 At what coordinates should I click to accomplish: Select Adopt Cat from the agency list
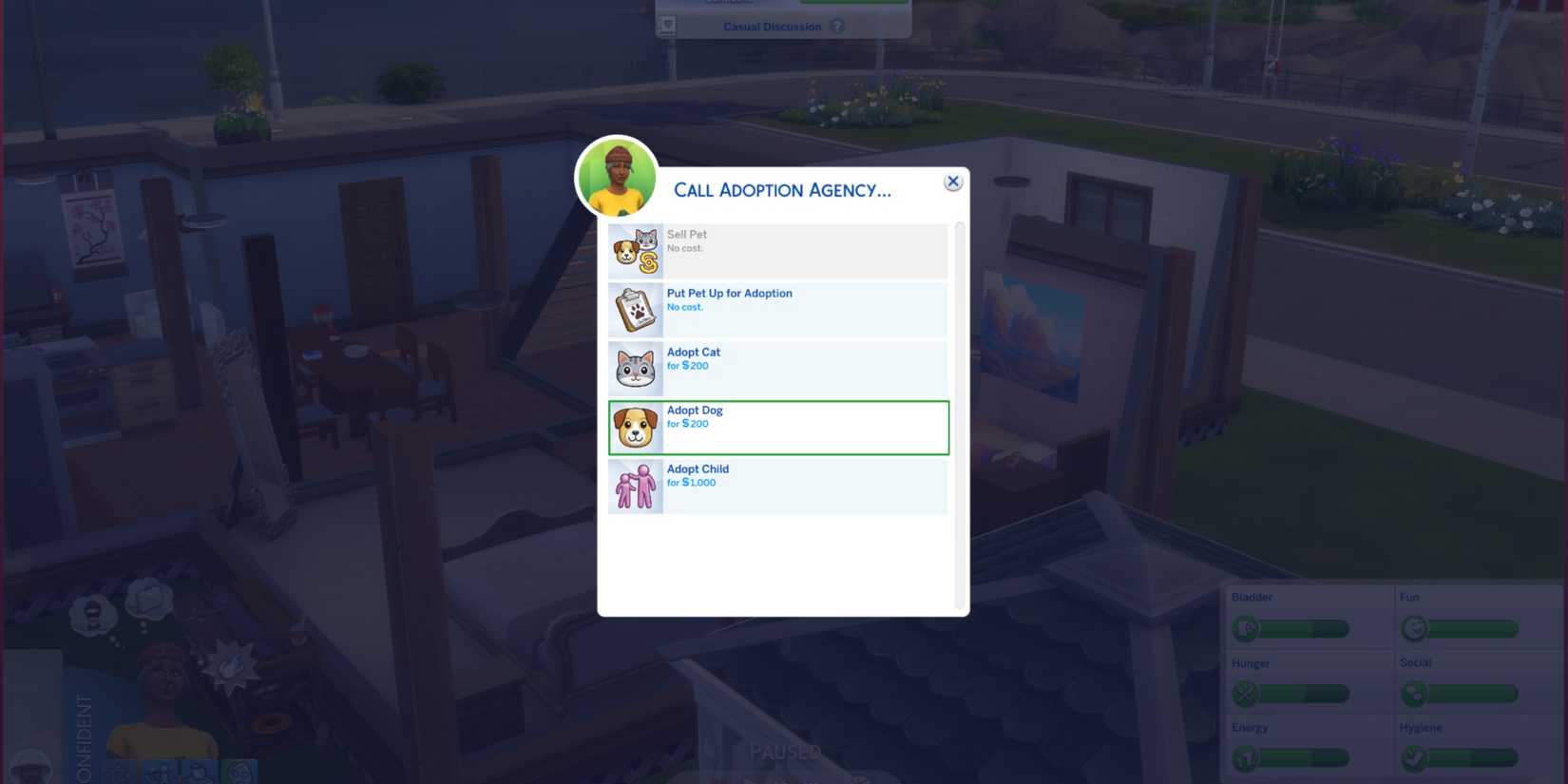(798, 368)
